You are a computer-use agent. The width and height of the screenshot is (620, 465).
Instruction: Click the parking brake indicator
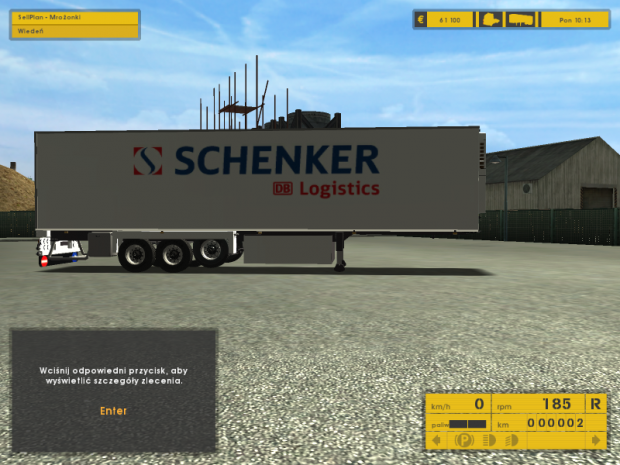(x=465, y=440)
